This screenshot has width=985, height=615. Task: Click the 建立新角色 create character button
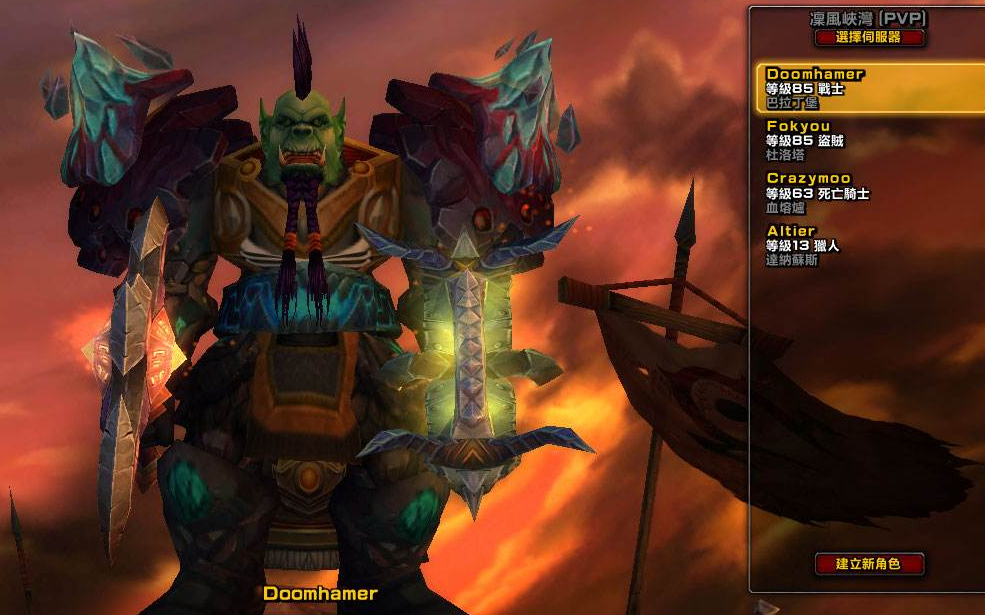pyautogui.click(x=869, y=564)
